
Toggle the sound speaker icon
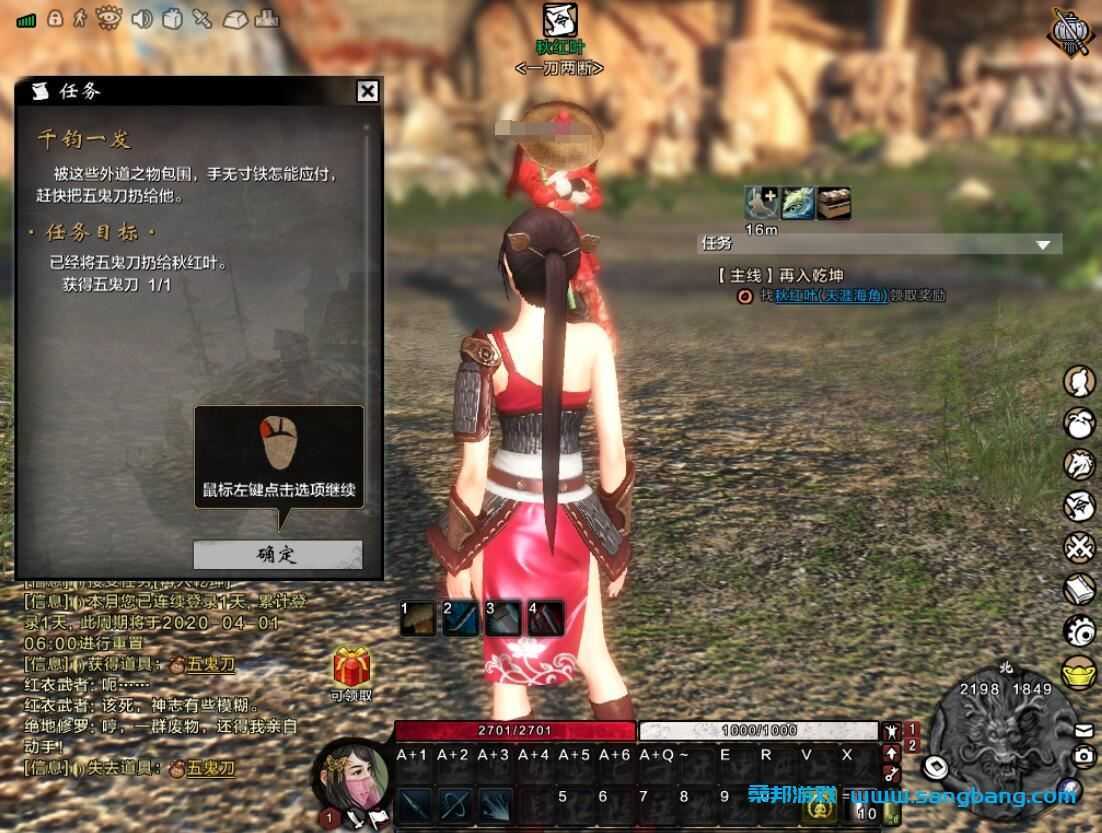tap(141, 18)
